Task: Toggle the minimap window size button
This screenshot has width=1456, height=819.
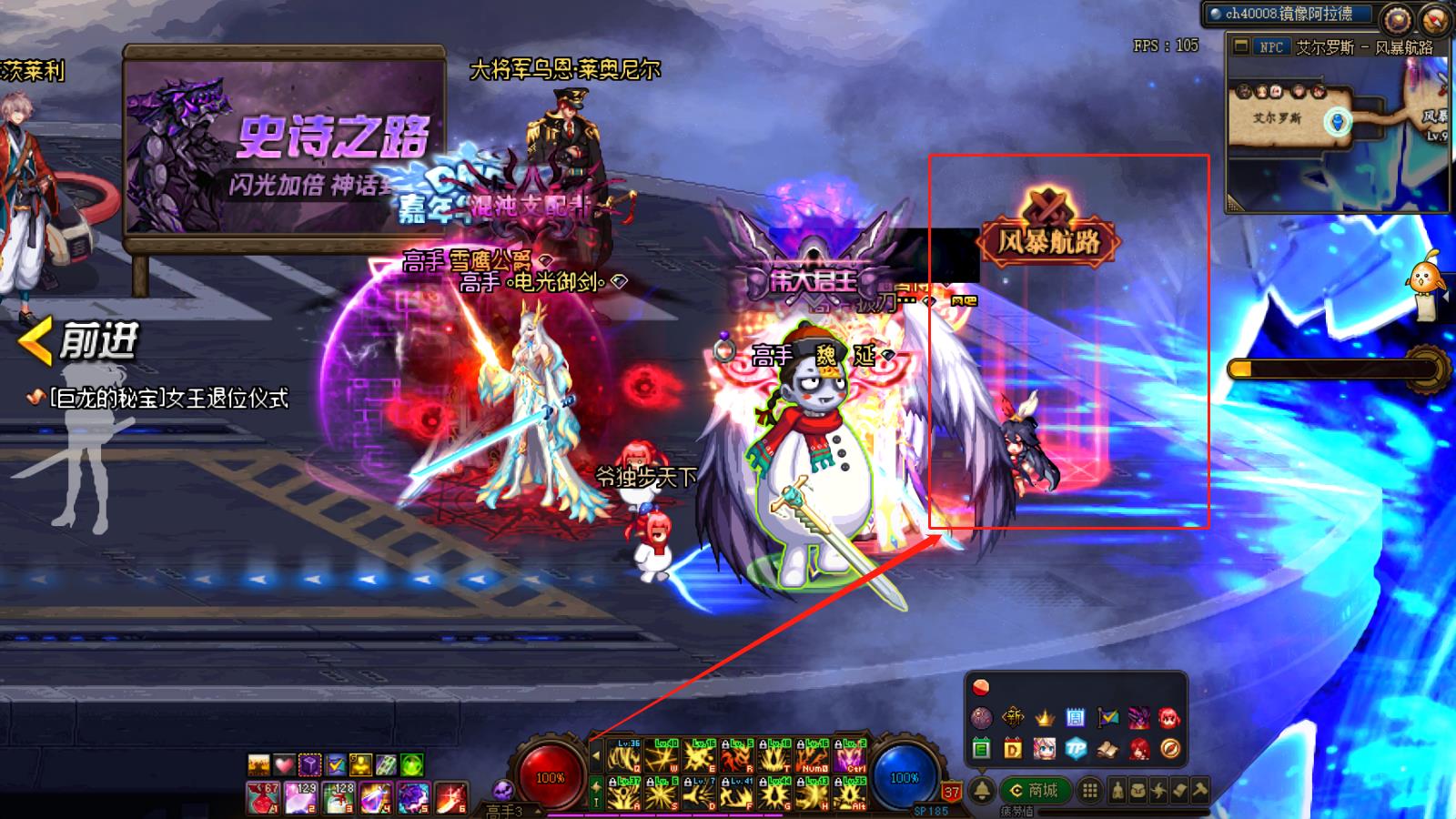Action: tap(1240, 47)
